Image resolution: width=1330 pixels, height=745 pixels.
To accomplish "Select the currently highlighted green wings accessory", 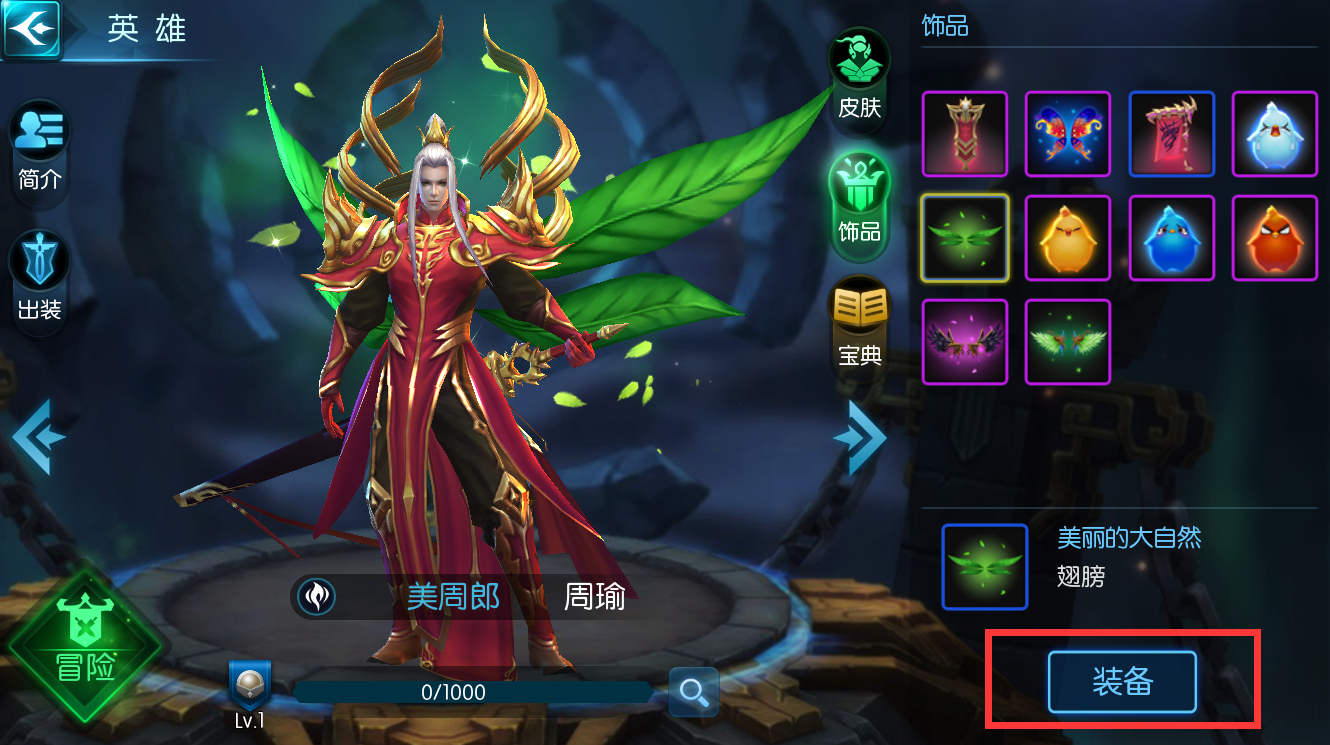I will [964, 238].
